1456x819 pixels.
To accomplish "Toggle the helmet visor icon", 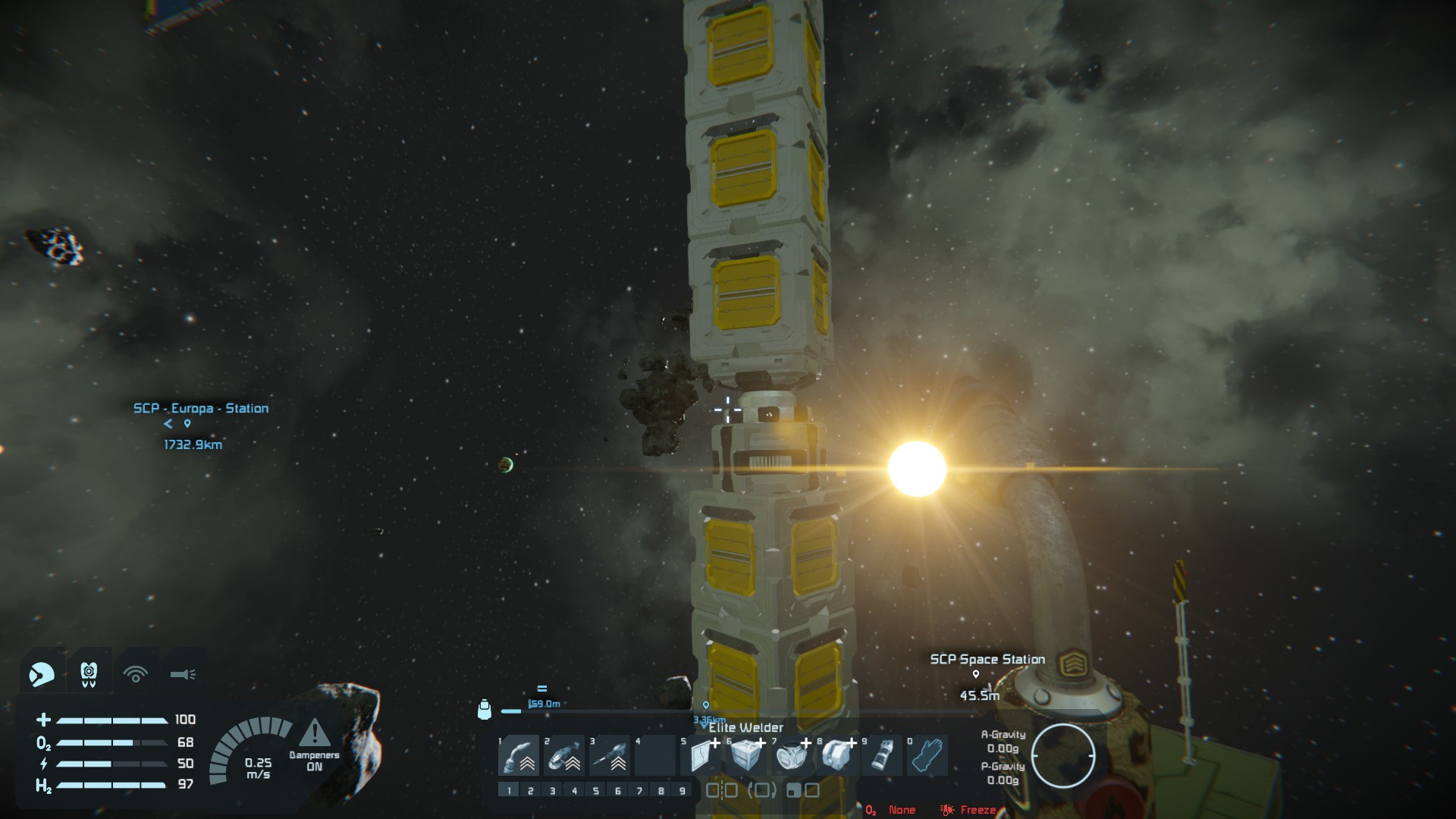I will coord(42,673).
